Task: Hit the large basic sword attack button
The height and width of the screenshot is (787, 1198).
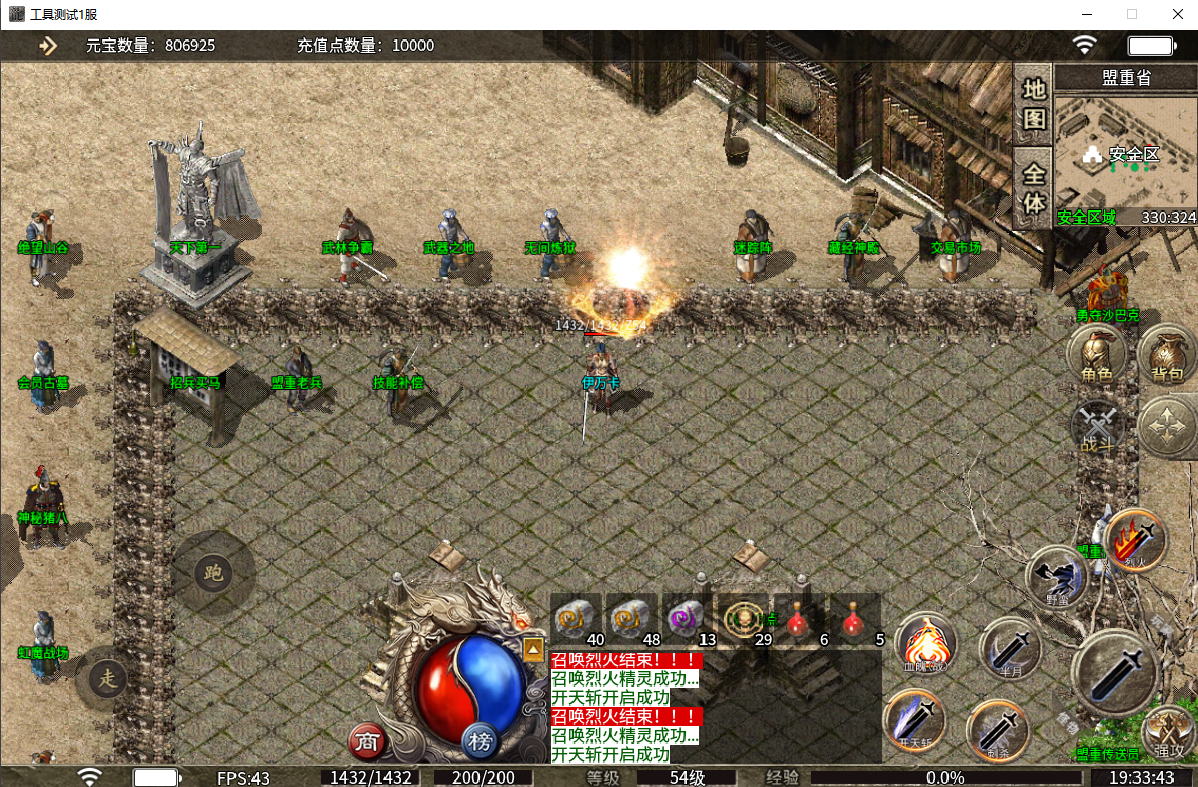Action: click(1114, 672)
